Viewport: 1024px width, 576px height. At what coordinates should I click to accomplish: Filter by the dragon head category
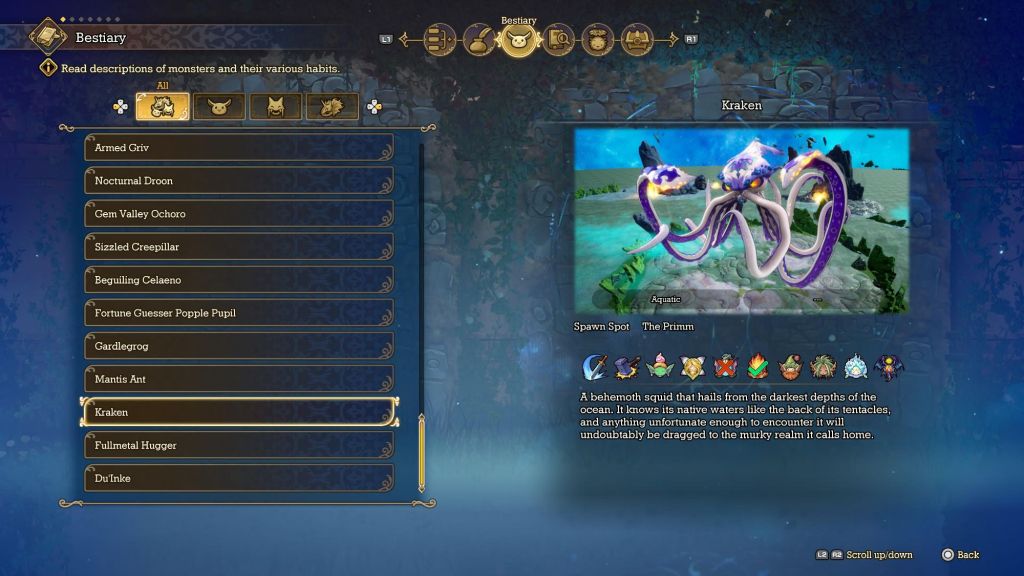coord(332,107)
